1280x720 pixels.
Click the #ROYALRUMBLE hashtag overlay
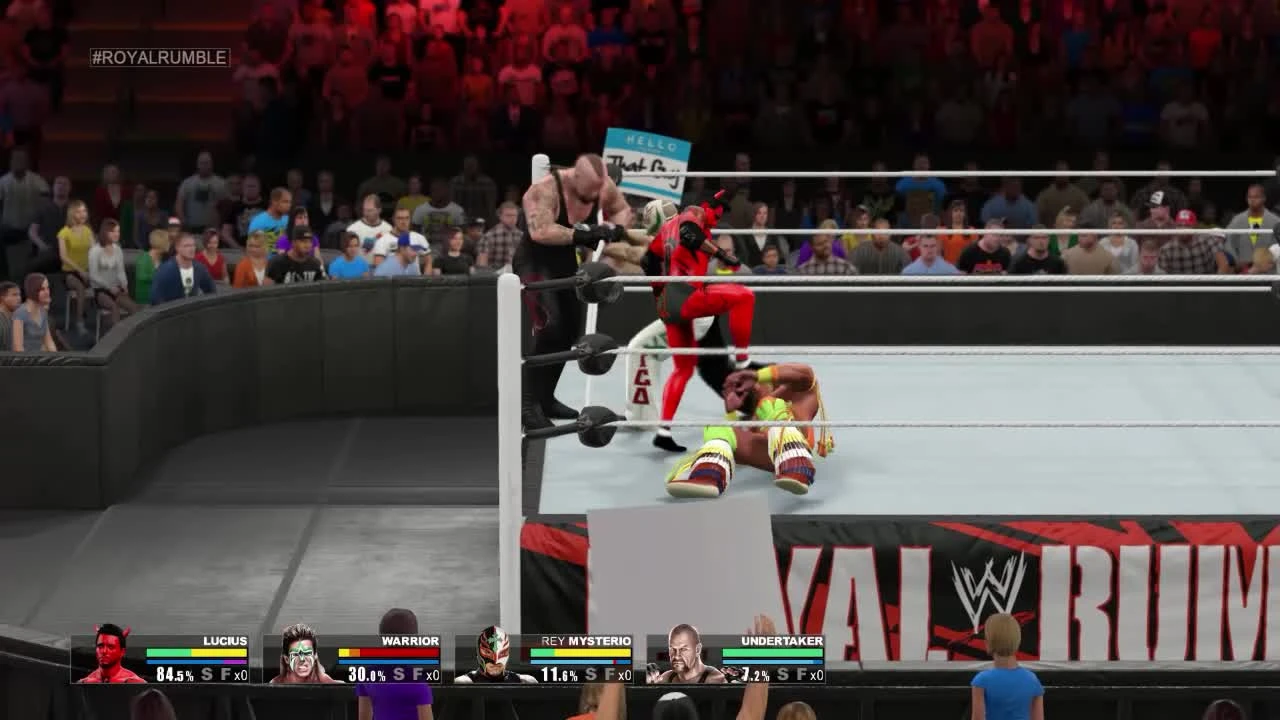coord(160,57)
